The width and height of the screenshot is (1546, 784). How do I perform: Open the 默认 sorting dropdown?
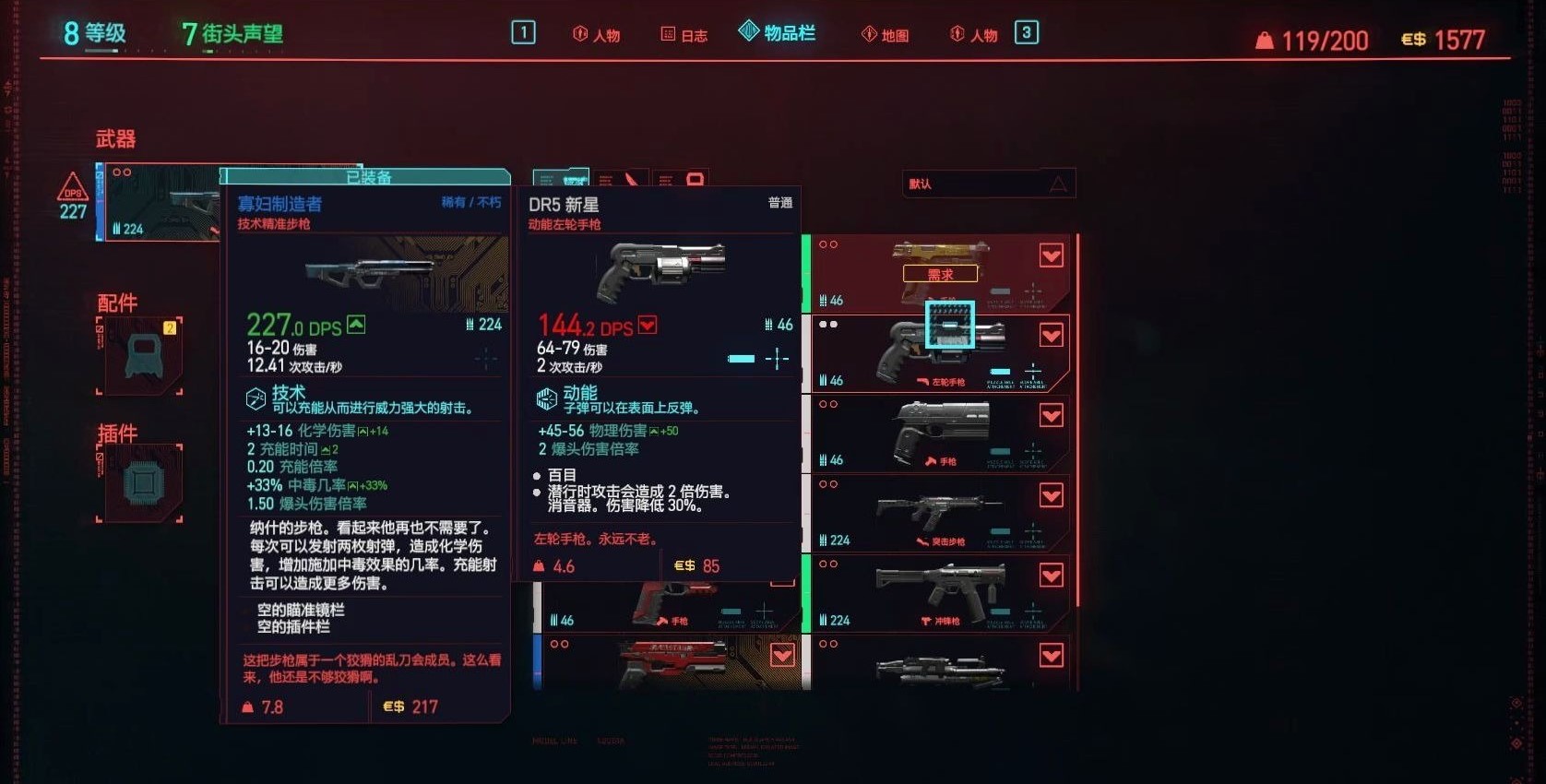click(x=987, y=184)
